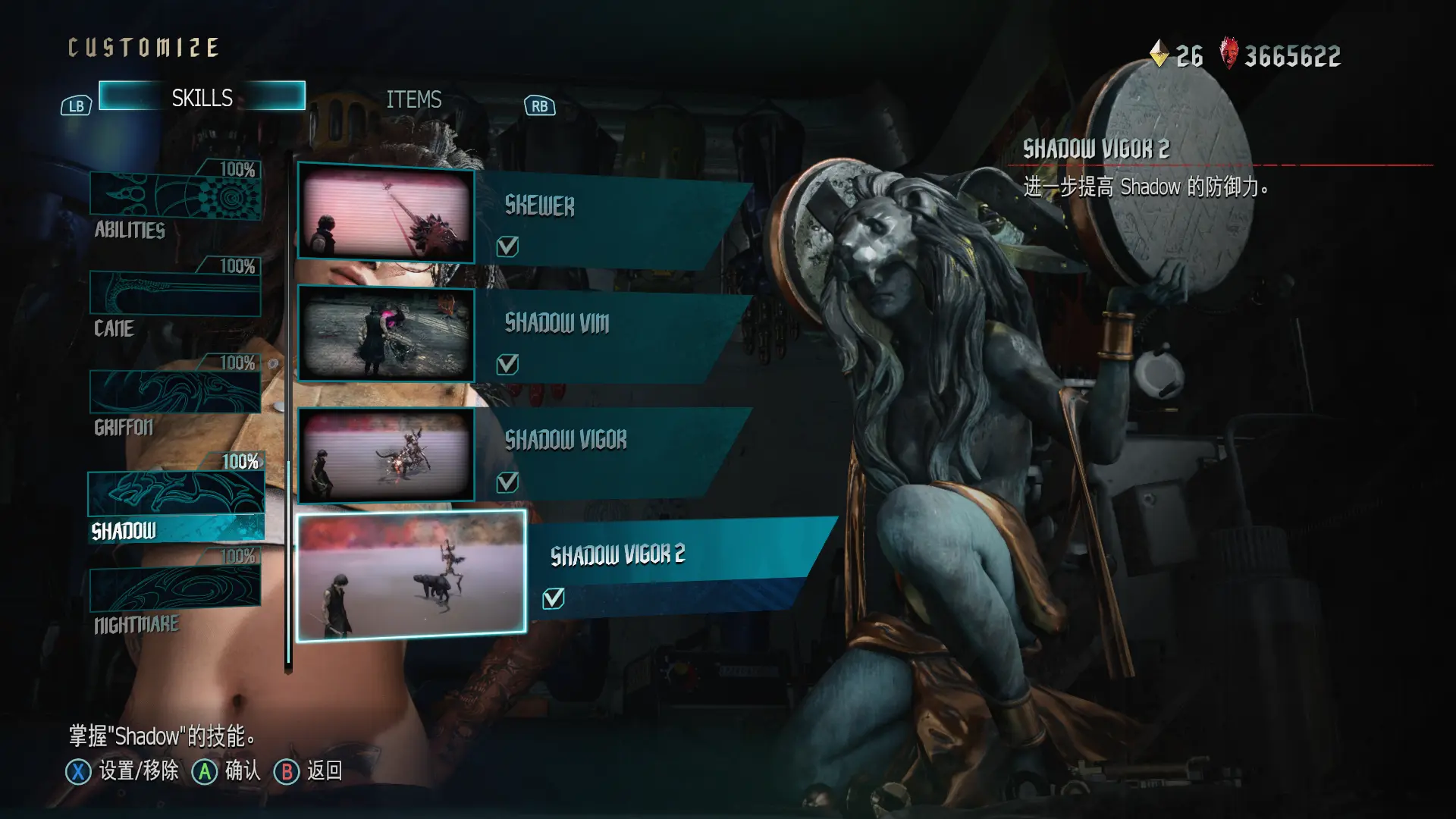View the SKEWER preview thumbnail
The width and height of the screenshot is (1456, 819).
pos(386,213)
